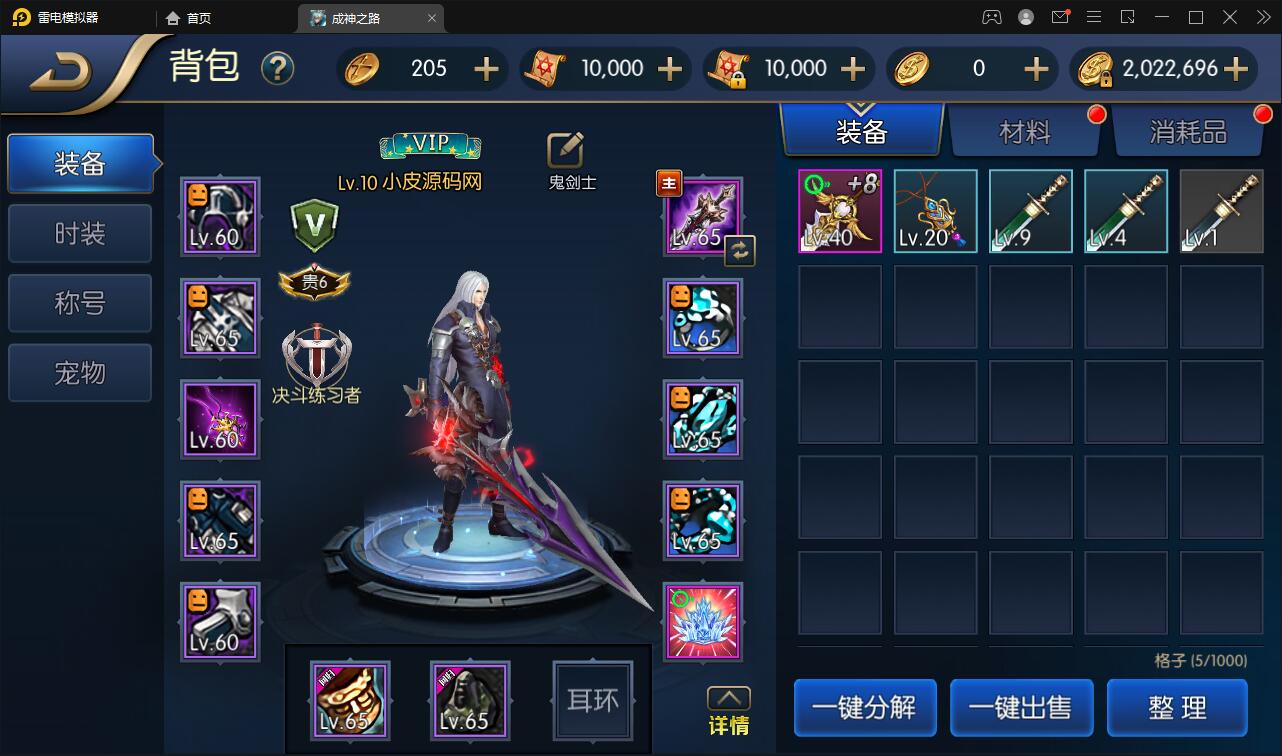
Task: Select the Lv.20 necklace in inventory
Action: (x=935, y=211)
